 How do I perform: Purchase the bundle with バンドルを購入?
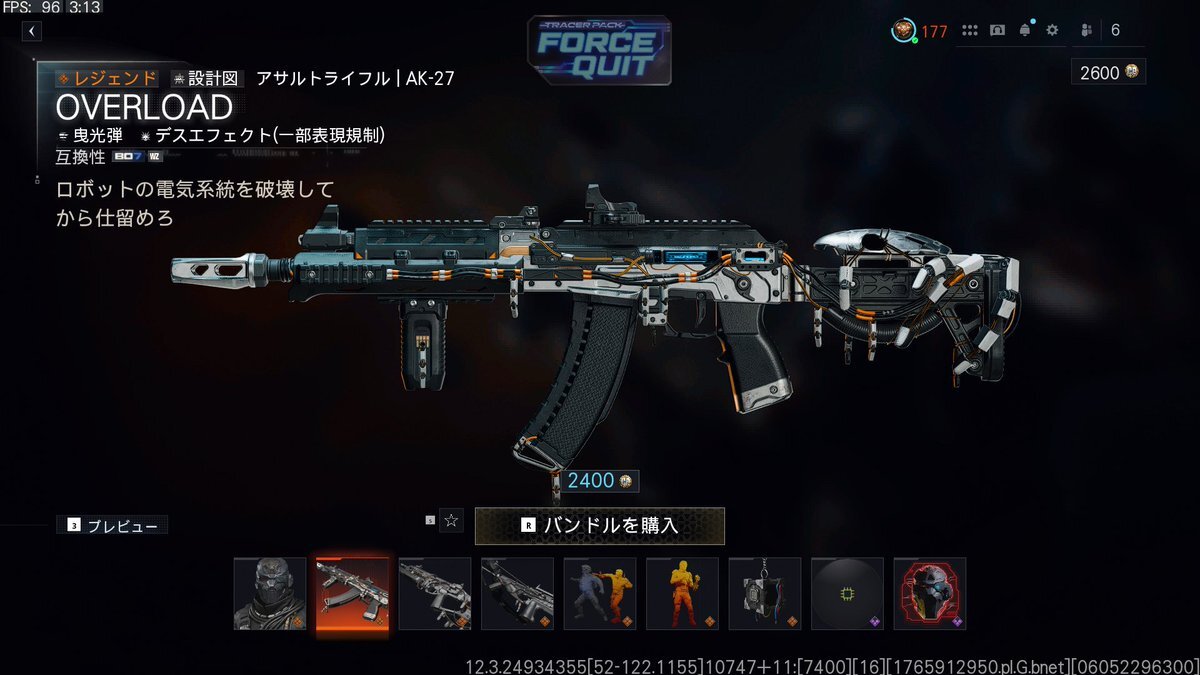point(599,525)
